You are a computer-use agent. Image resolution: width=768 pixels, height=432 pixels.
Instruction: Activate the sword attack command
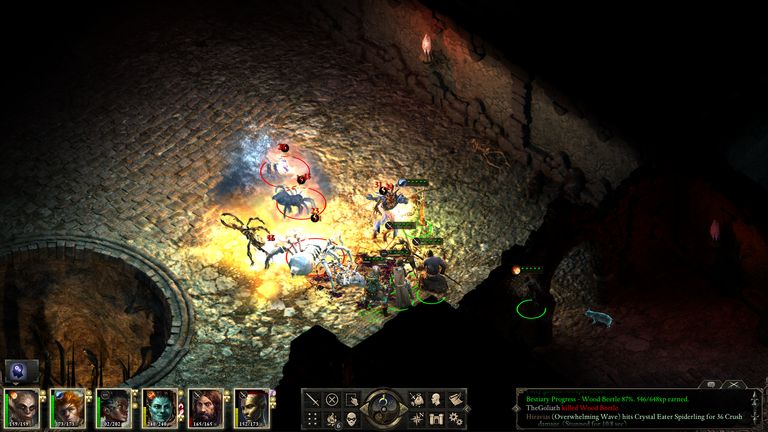pyautogui.click(x=313, y=399)
